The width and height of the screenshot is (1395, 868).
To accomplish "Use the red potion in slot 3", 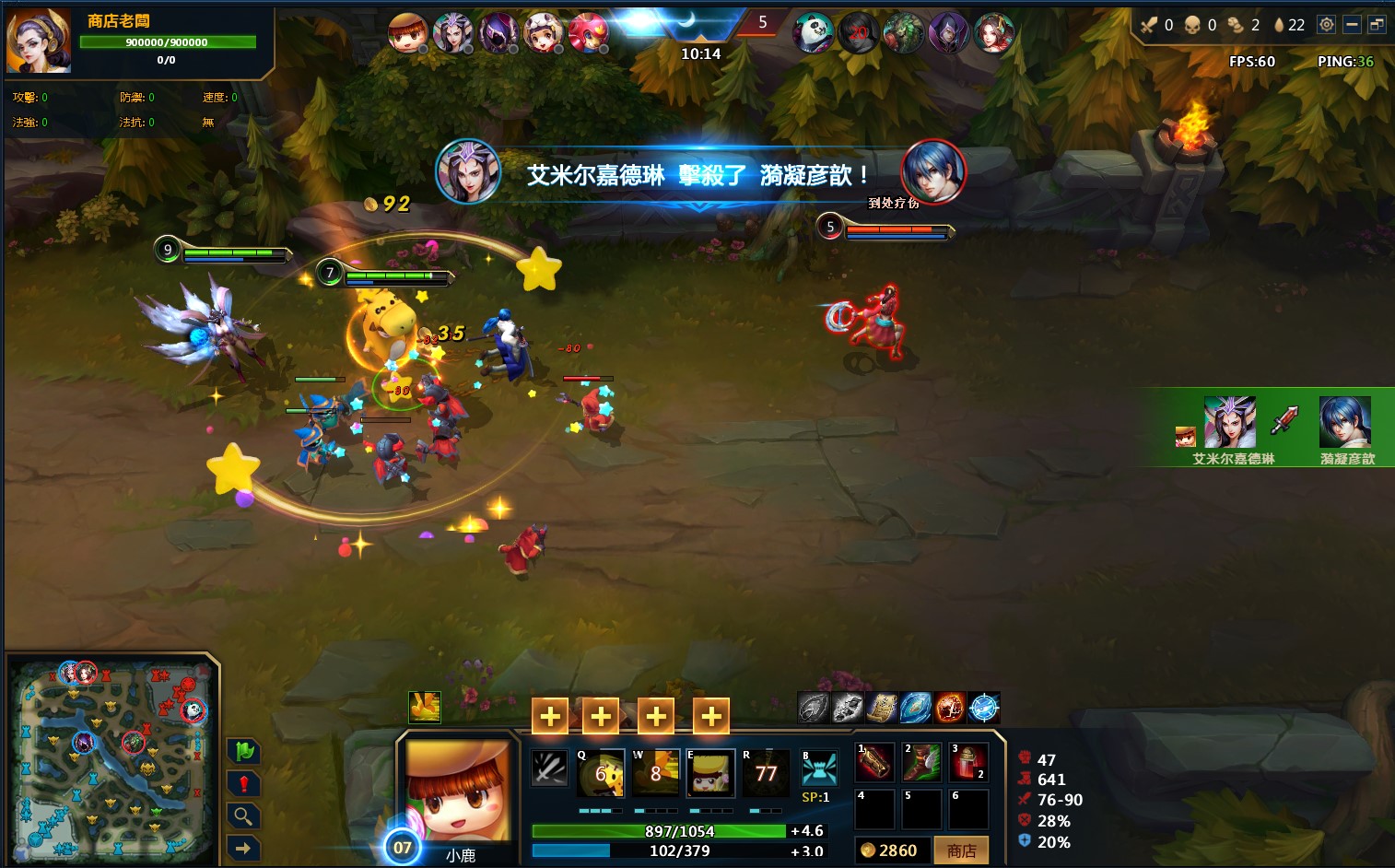I will pos(968,762).
